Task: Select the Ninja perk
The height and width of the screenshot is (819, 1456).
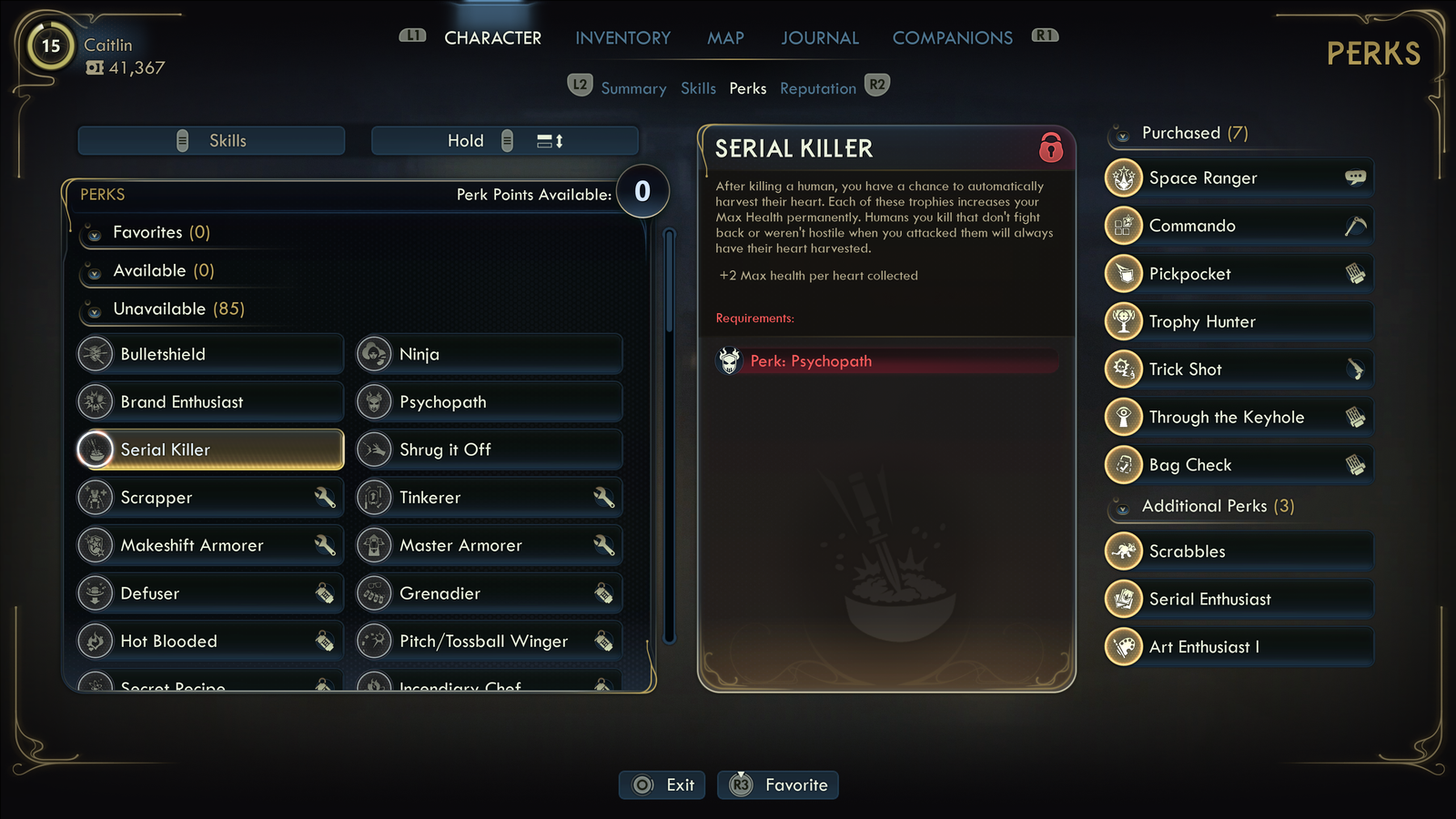Action: point(490,354)
